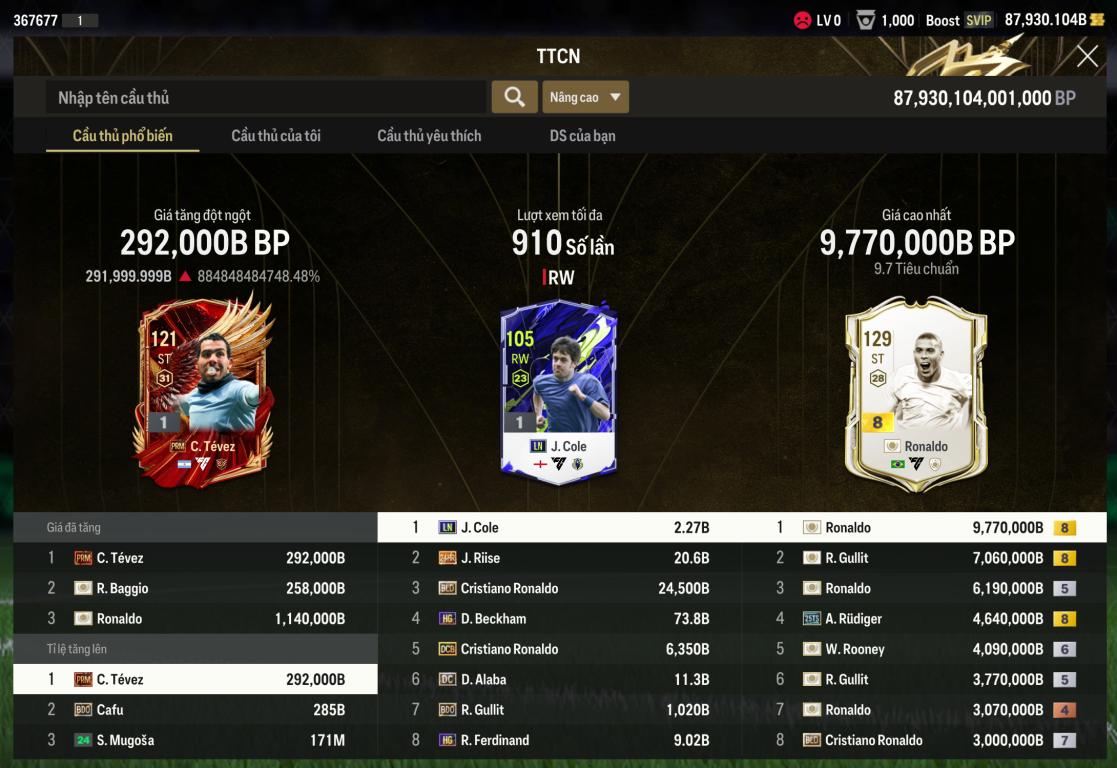Image resolution: width=1117 pixels, height=768 pixels.
Task: Click the player name search field
Action: pos(265,97)
